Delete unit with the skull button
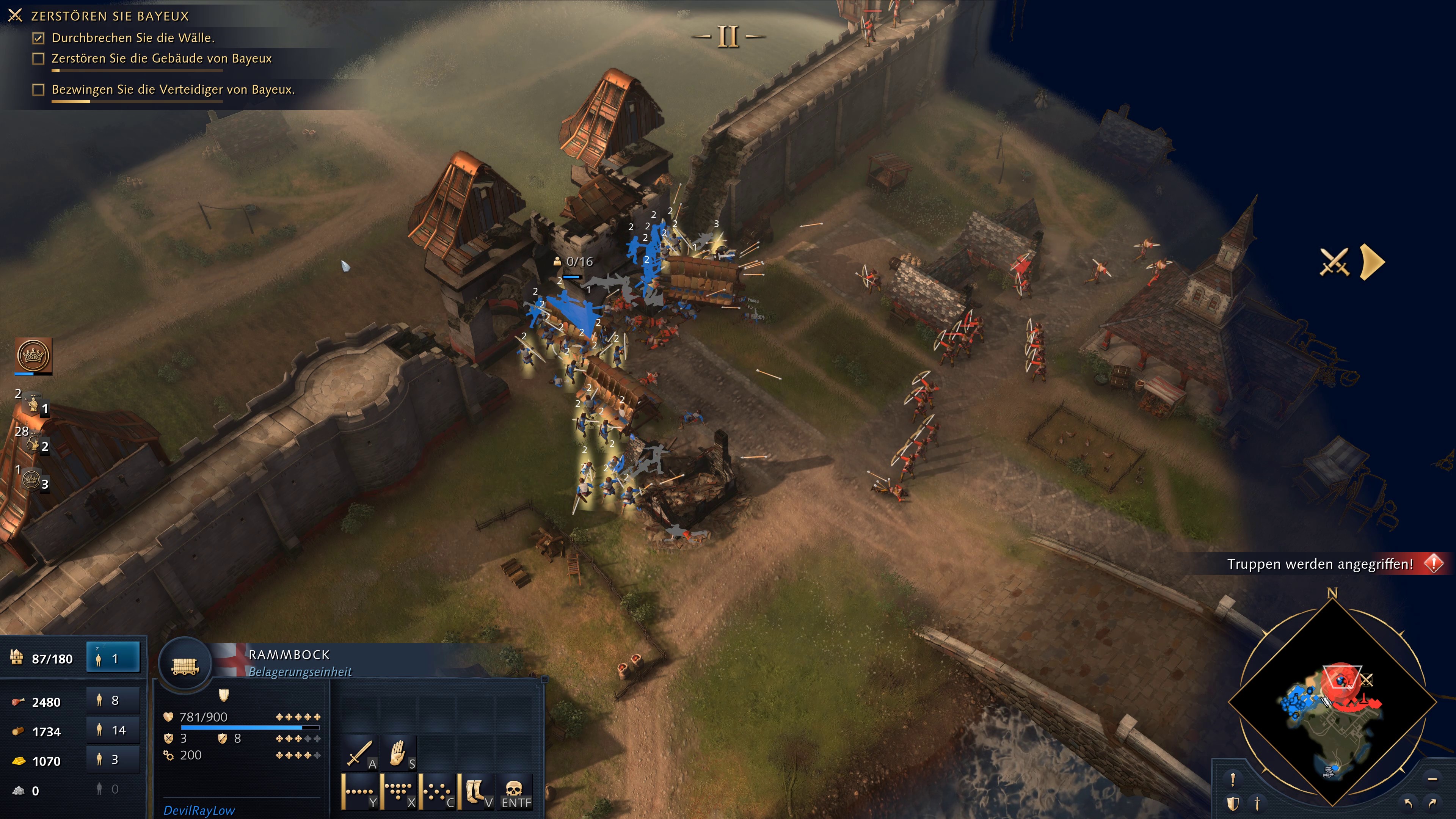The image size is (1456, 819). [515, 791]
